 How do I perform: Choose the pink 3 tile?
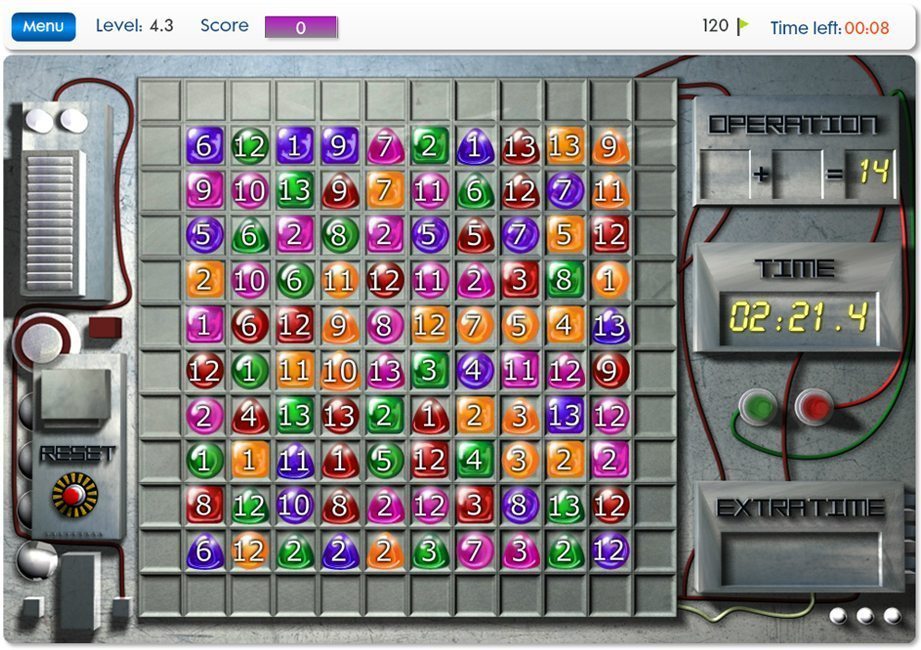tap(519, 551)
